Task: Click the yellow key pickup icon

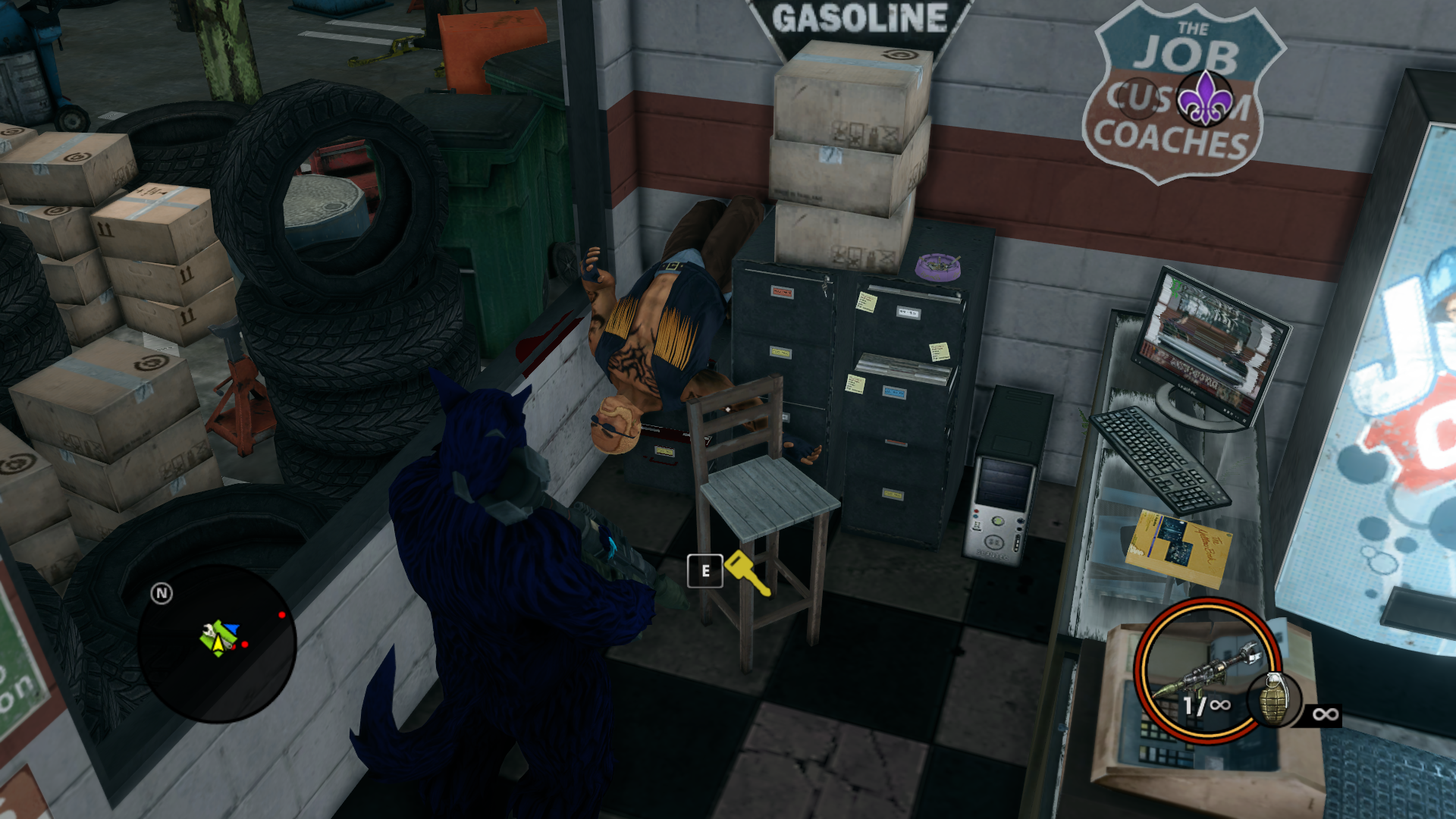Action: [x=747, y=573]
